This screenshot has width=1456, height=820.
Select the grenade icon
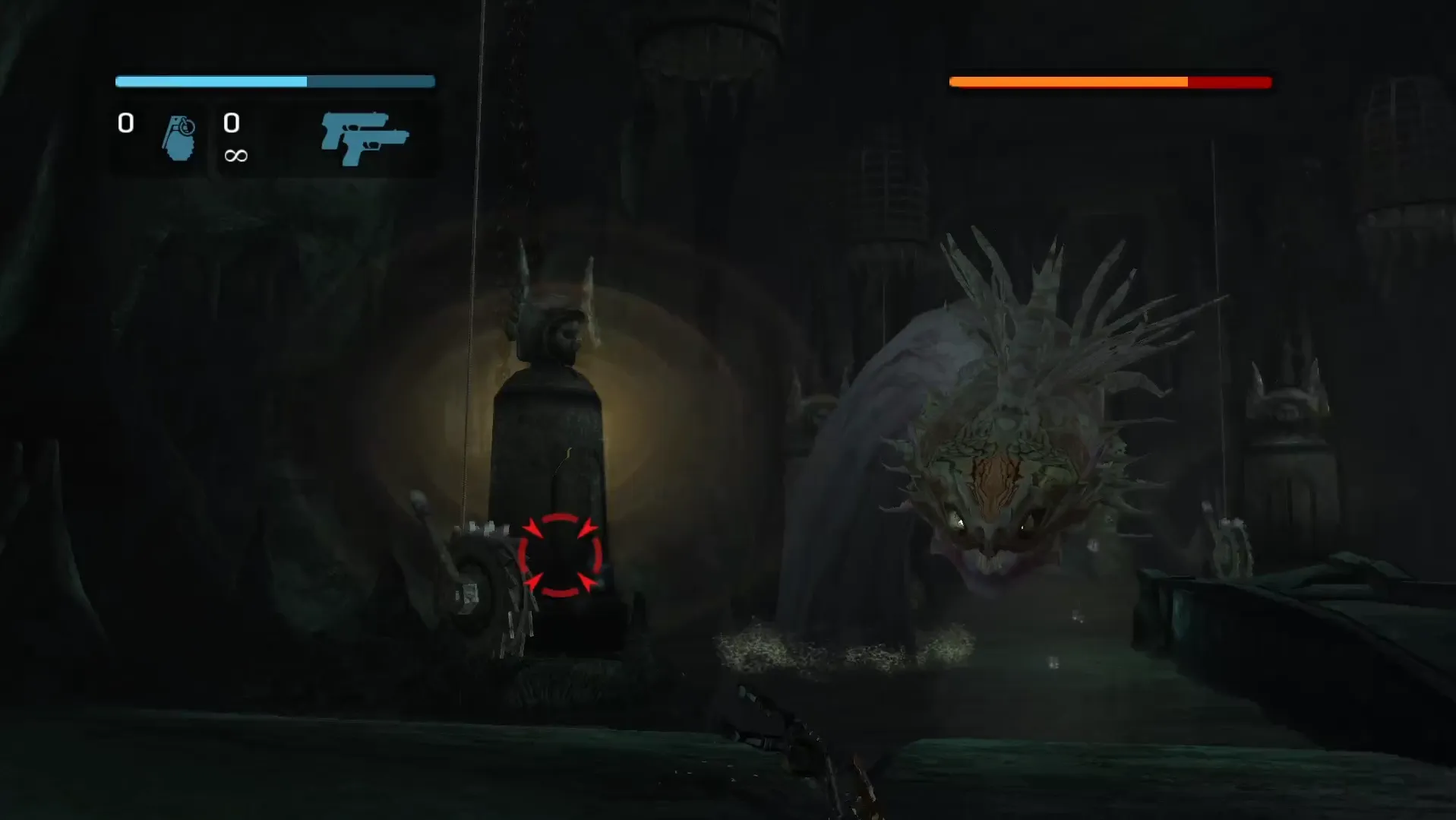coord(179,138)
